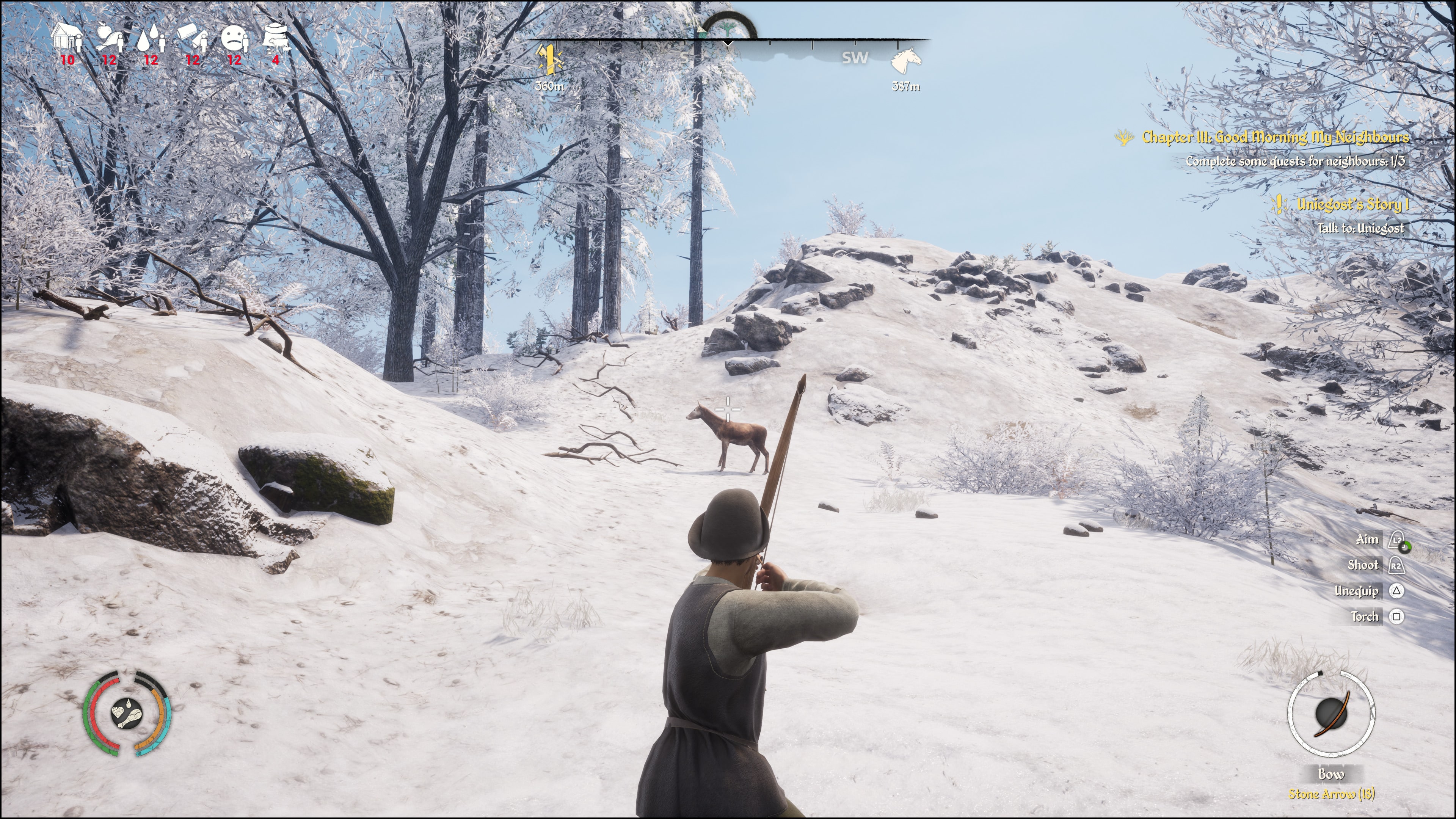Open Chapter III: Good Morning My Neighbours quest
This screenshot has height=819, width=1456.
pyautogui.click(x=1274, y=137)
